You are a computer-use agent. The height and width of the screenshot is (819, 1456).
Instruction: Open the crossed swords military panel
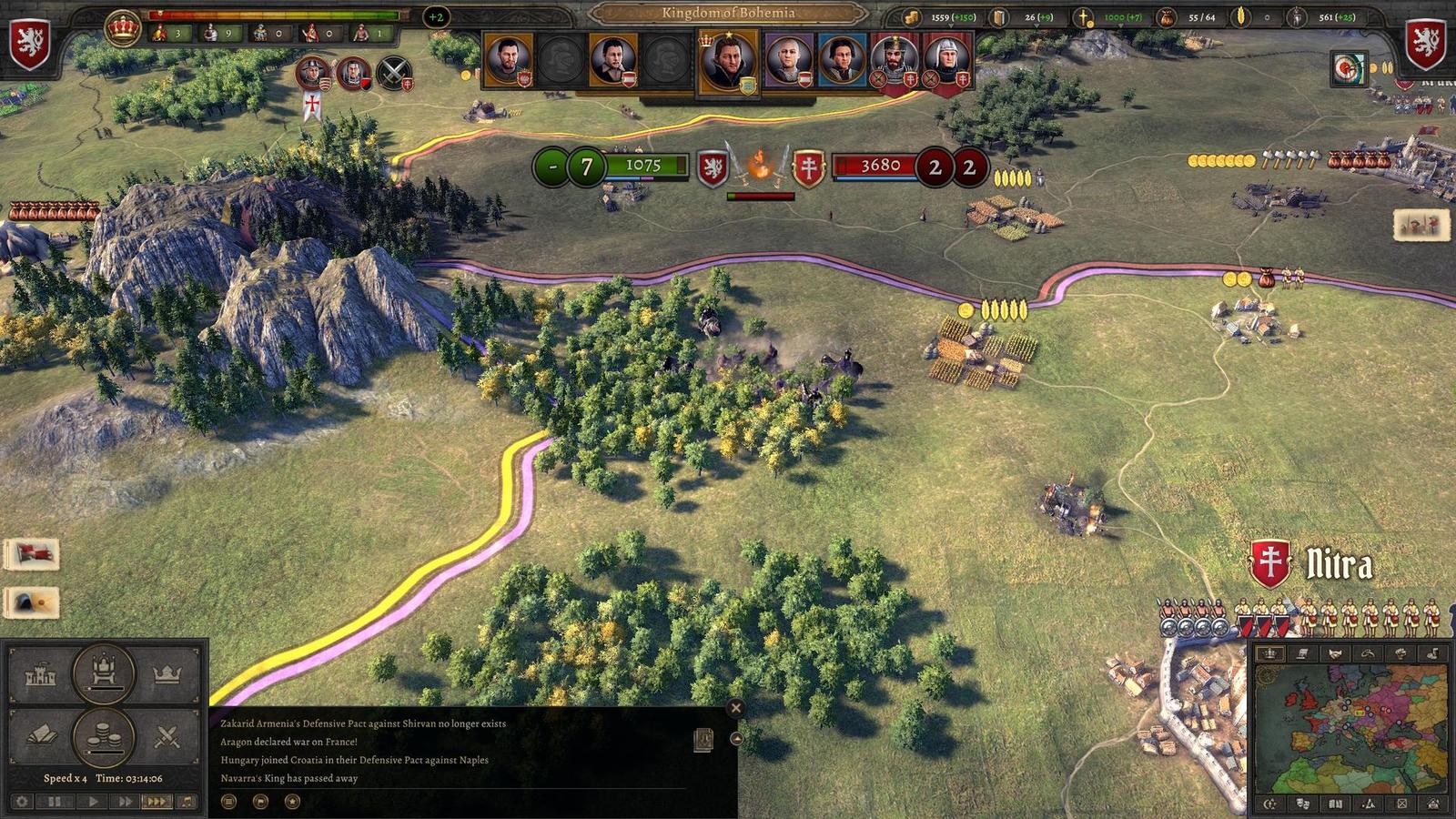click(x=167, y=736)
